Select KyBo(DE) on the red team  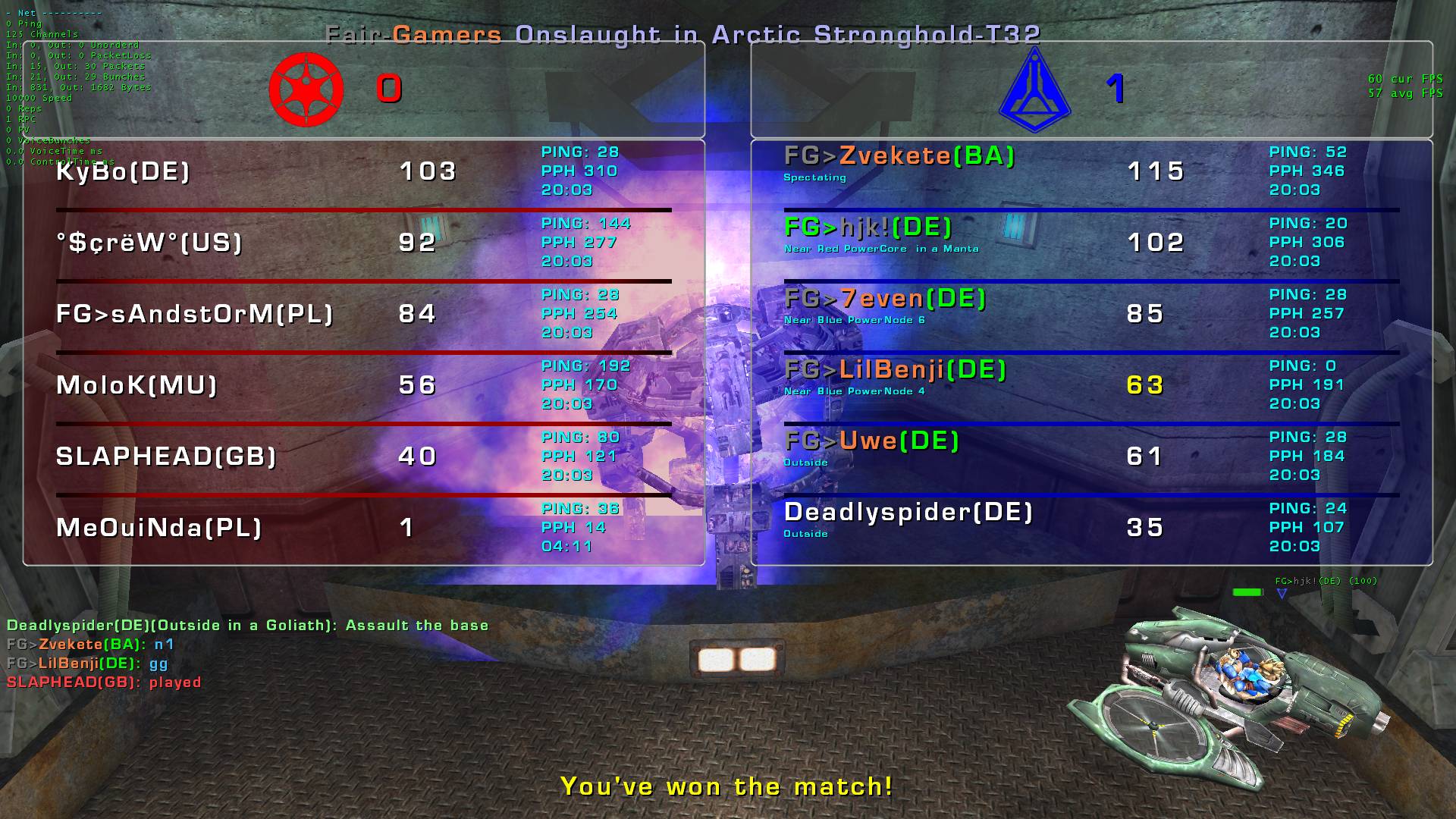coord(123,171)
